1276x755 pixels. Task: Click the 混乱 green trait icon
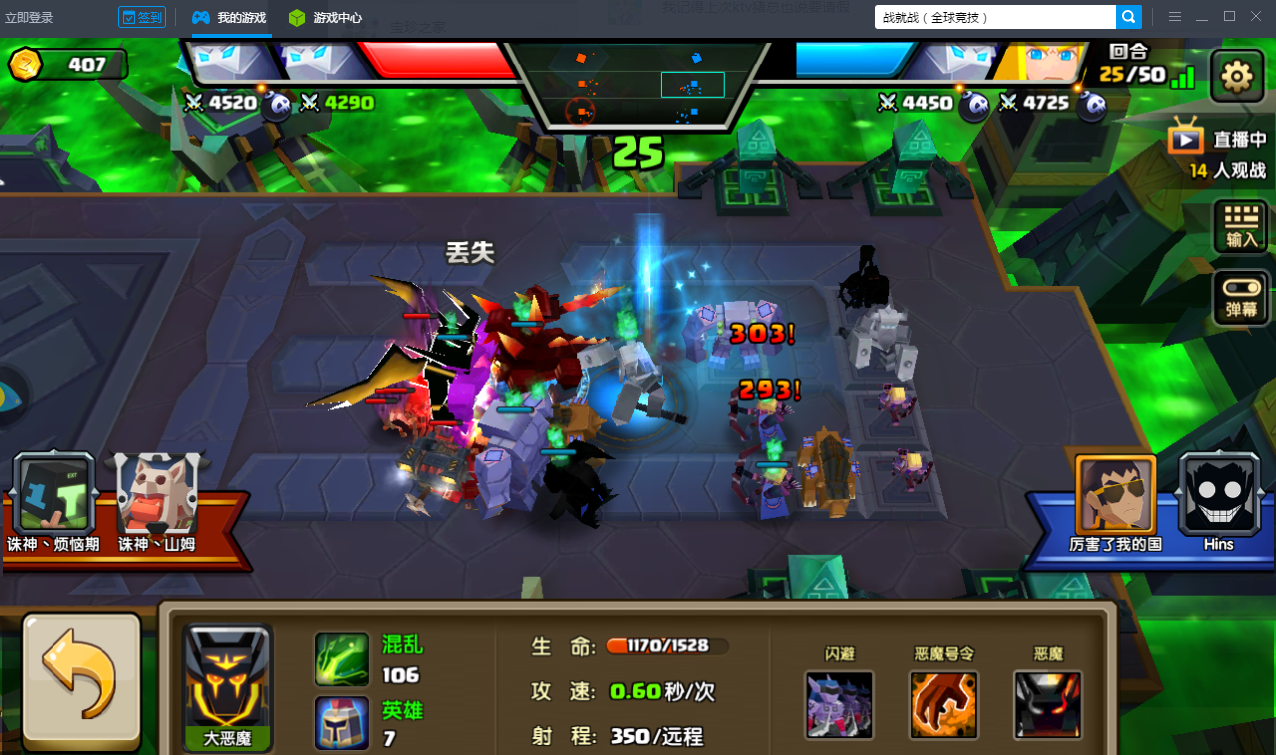click(x=342, y=658)
